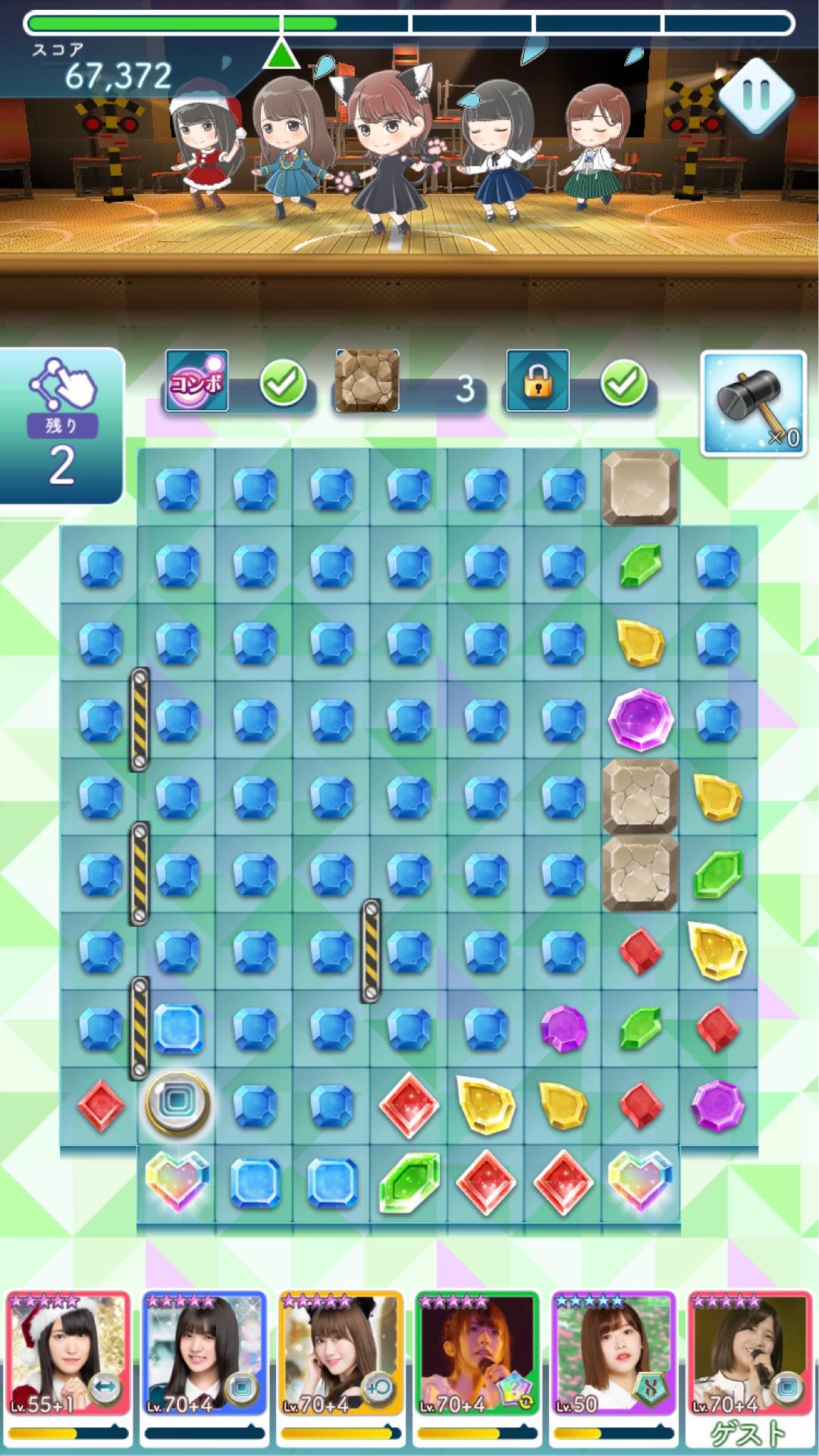Tap the uncracked stone block on the board

640,488
